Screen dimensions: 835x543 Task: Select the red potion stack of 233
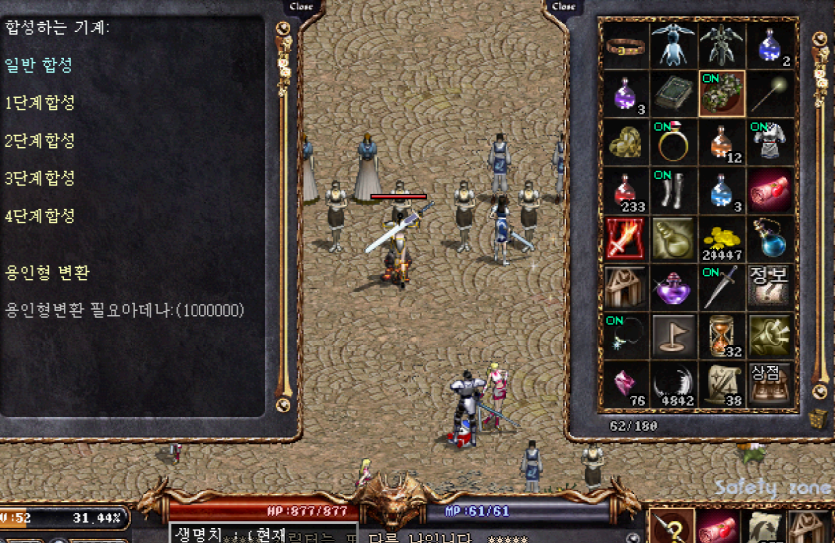(x=627, y=191)
